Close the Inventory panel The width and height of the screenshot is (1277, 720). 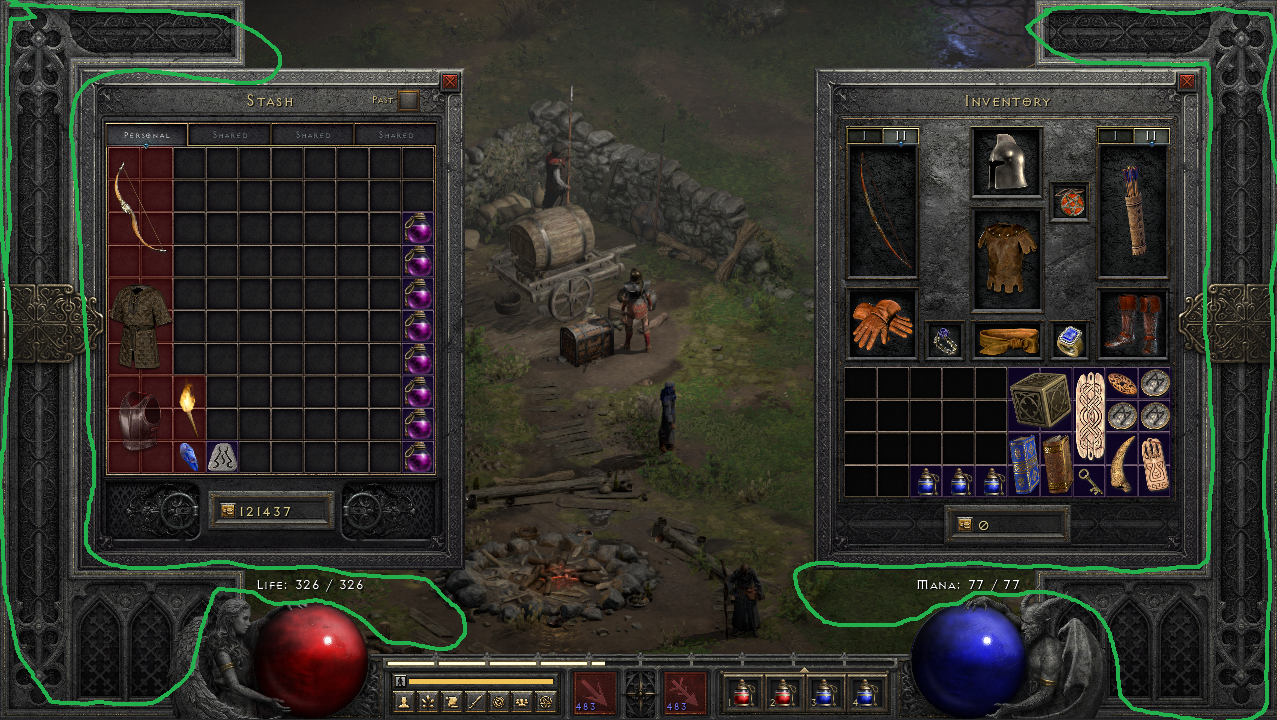point(1186,82)
